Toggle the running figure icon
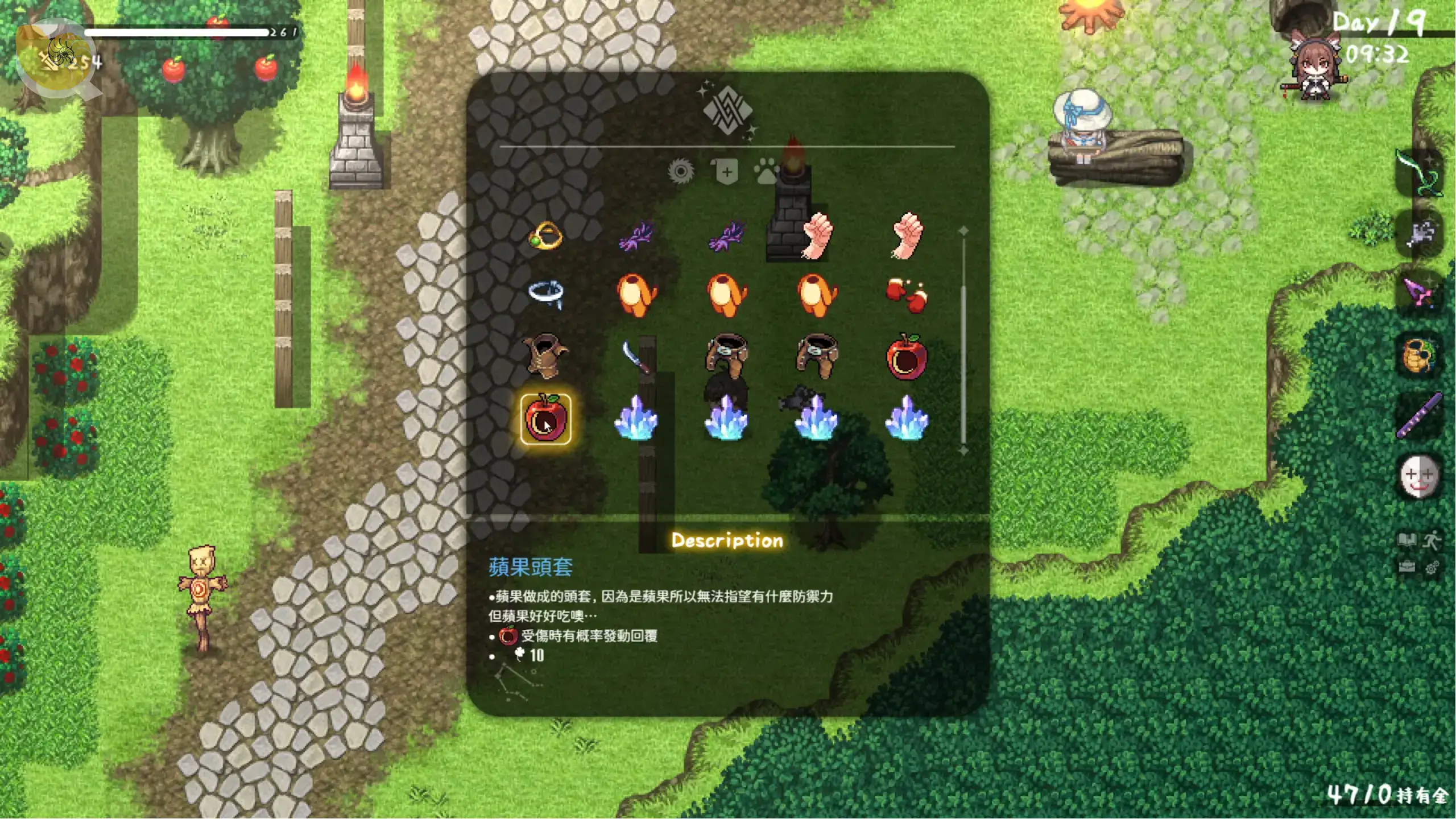The height and width of the screenshot is (819, 1456). click(1432, 539)
